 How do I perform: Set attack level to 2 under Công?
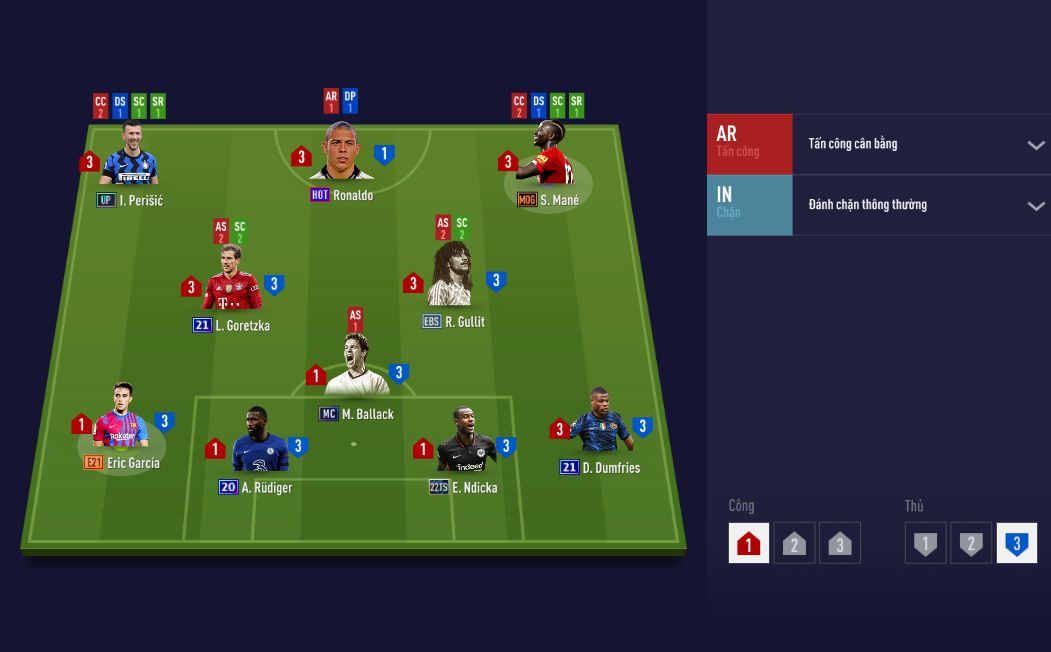[x=794, y=544]
